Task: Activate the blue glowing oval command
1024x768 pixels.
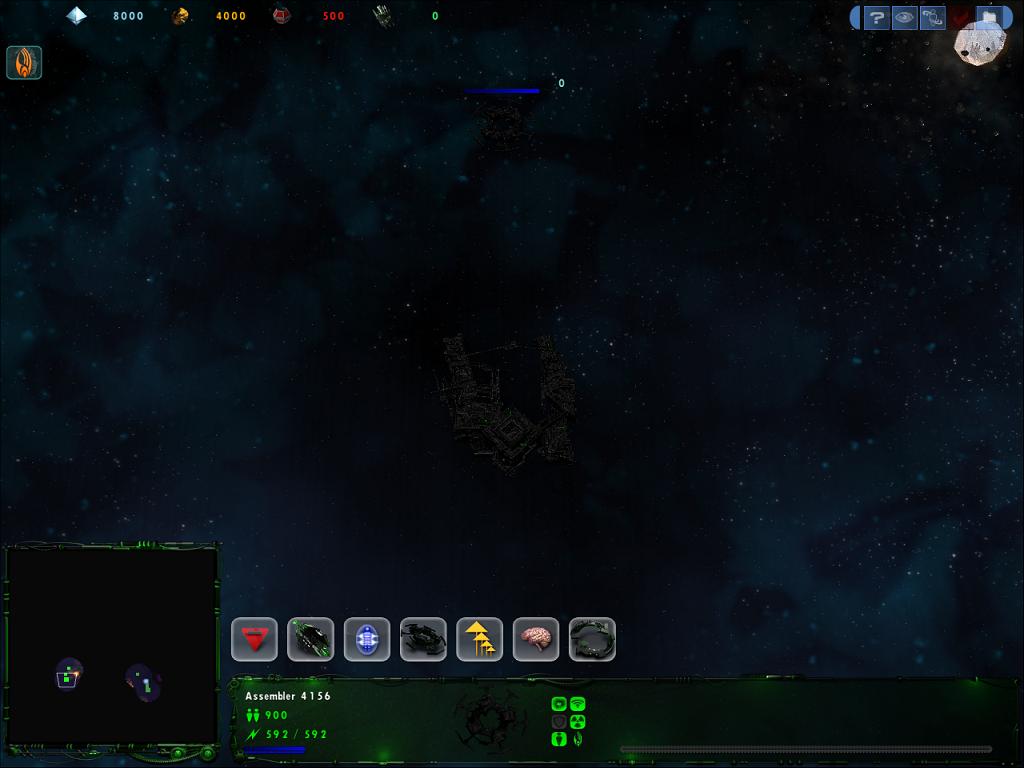Action: point(367,639)
